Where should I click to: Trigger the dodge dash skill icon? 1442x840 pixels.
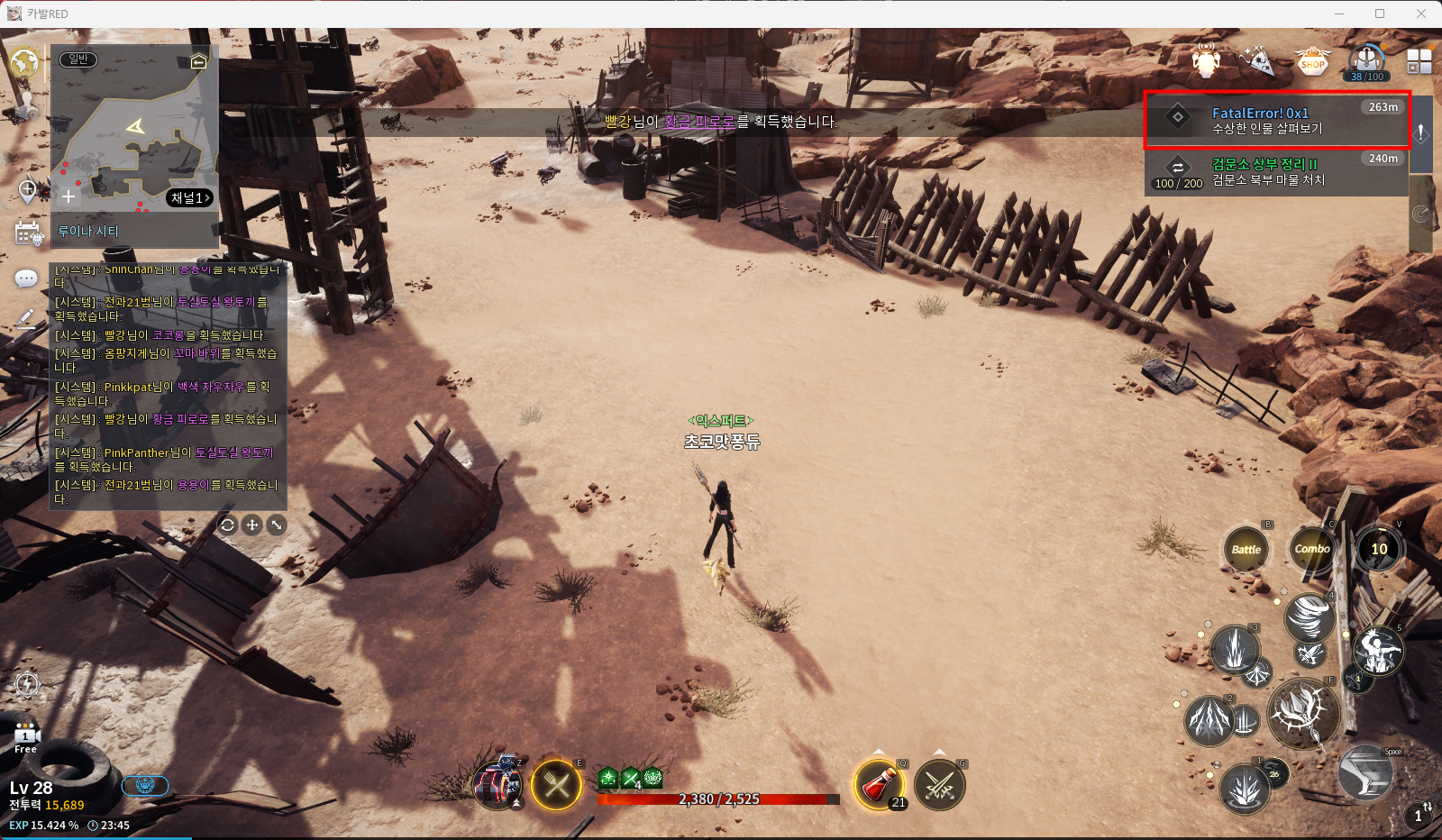(1365, 773)
